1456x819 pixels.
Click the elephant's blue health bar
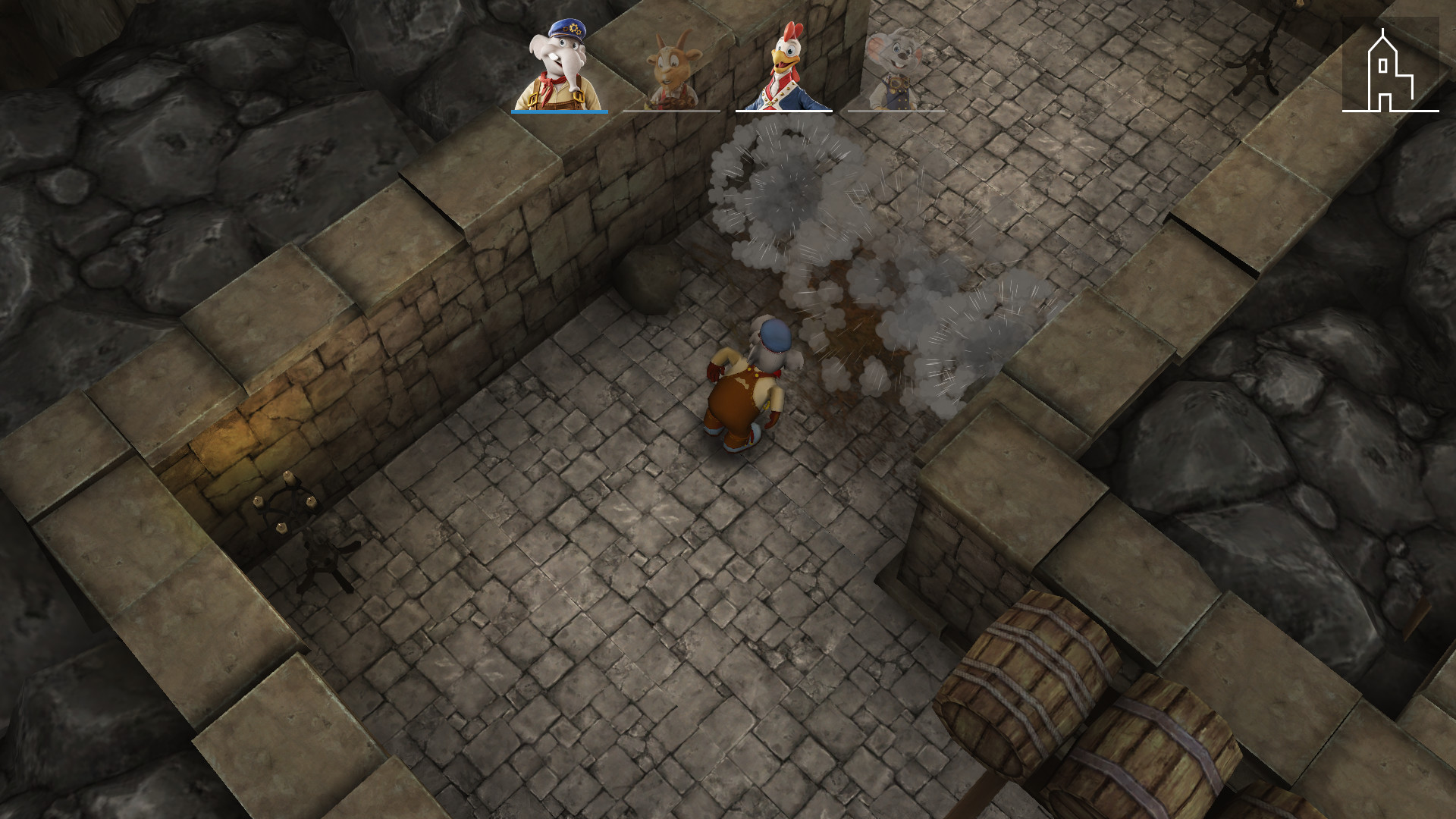559,110
